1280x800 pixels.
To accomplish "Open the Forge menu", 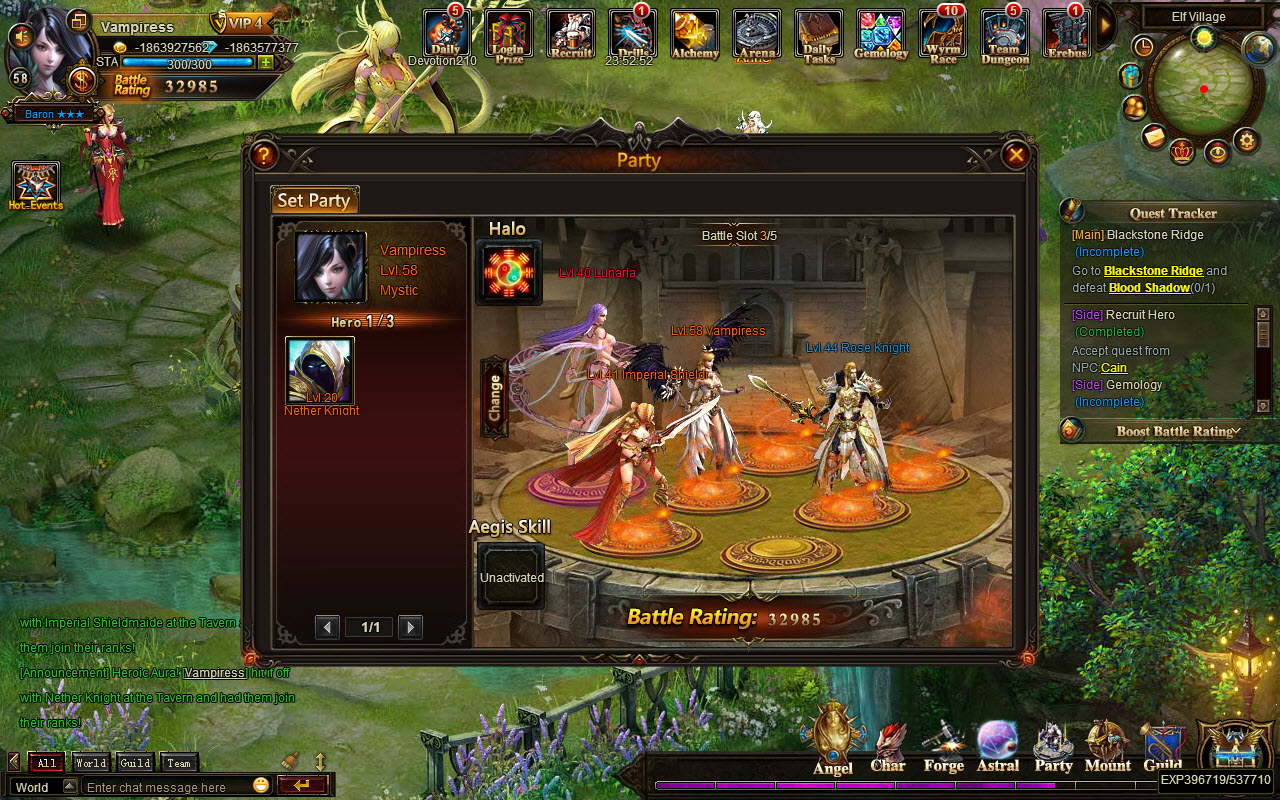I will (943, 745).
